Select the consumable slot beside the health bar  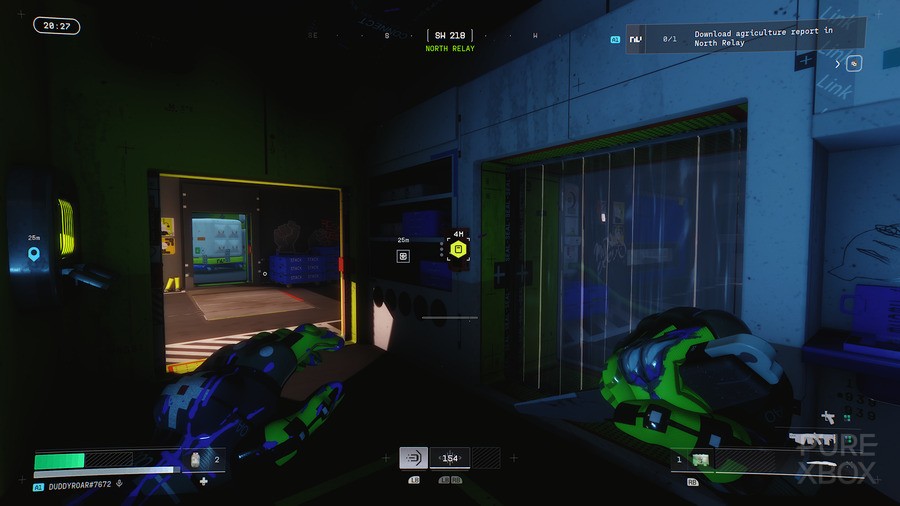pyautogui.click(x=197, y=460)
